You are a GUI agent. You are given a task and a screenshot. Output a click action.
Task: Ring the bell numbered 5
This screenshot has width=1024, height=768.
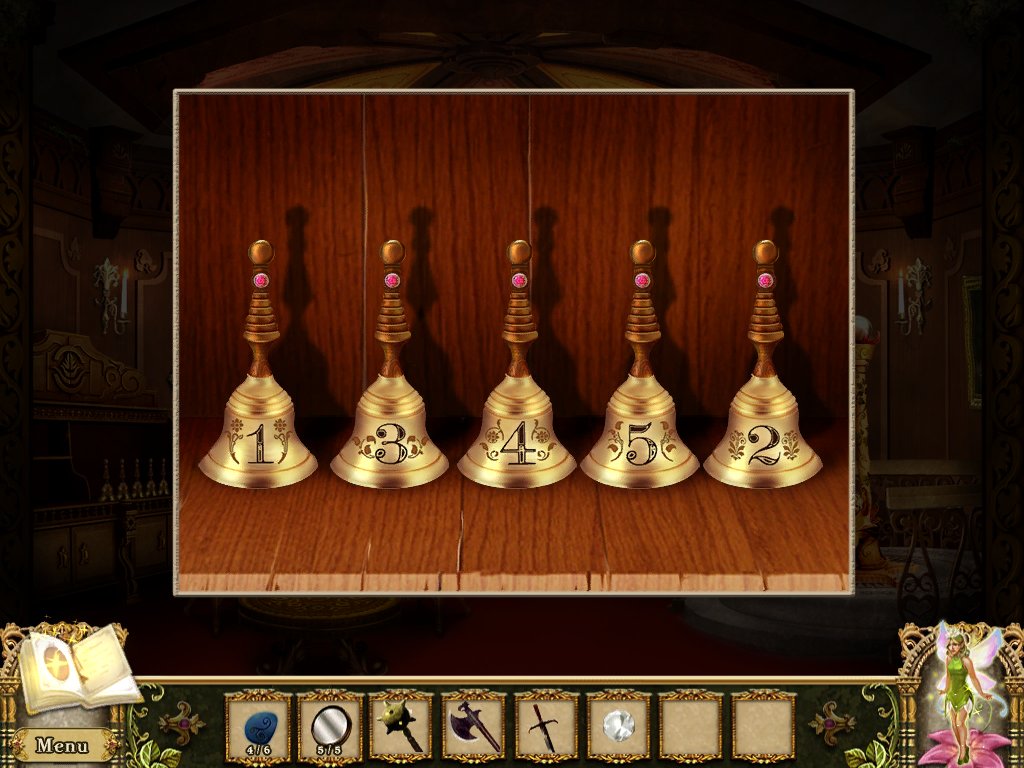point(640,442)
